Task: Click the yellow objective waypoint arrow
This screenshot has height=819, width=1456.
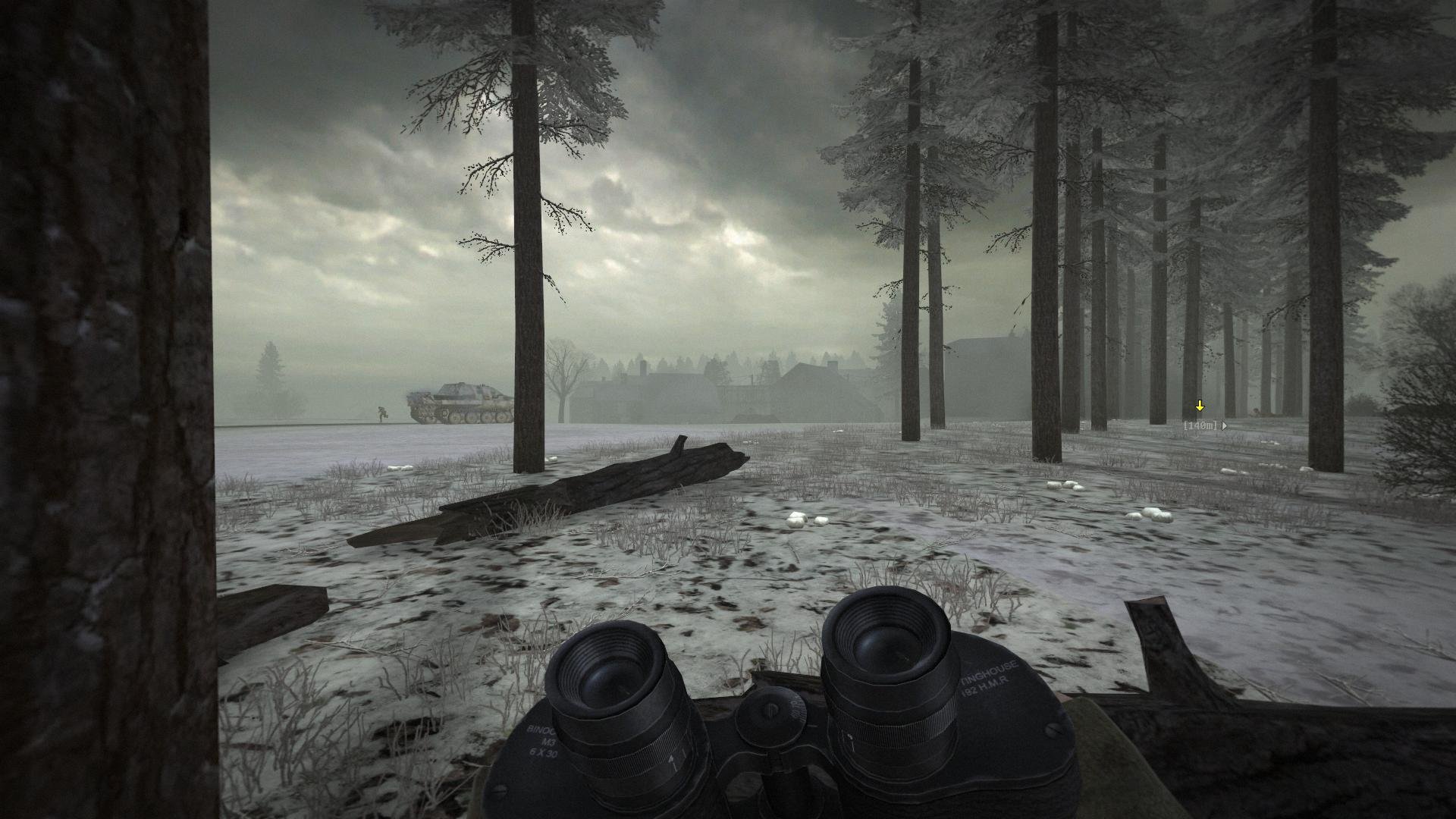Action: tap(1200, 406)
